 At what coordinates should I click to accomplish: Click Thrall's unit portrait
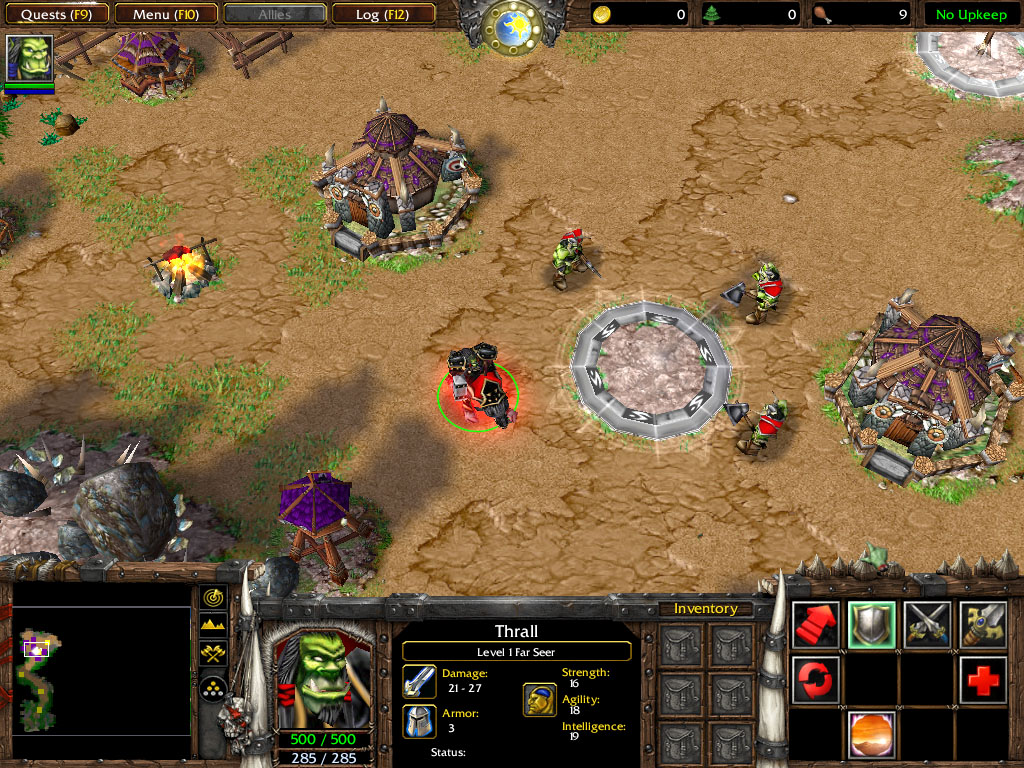tap(322, 679)
